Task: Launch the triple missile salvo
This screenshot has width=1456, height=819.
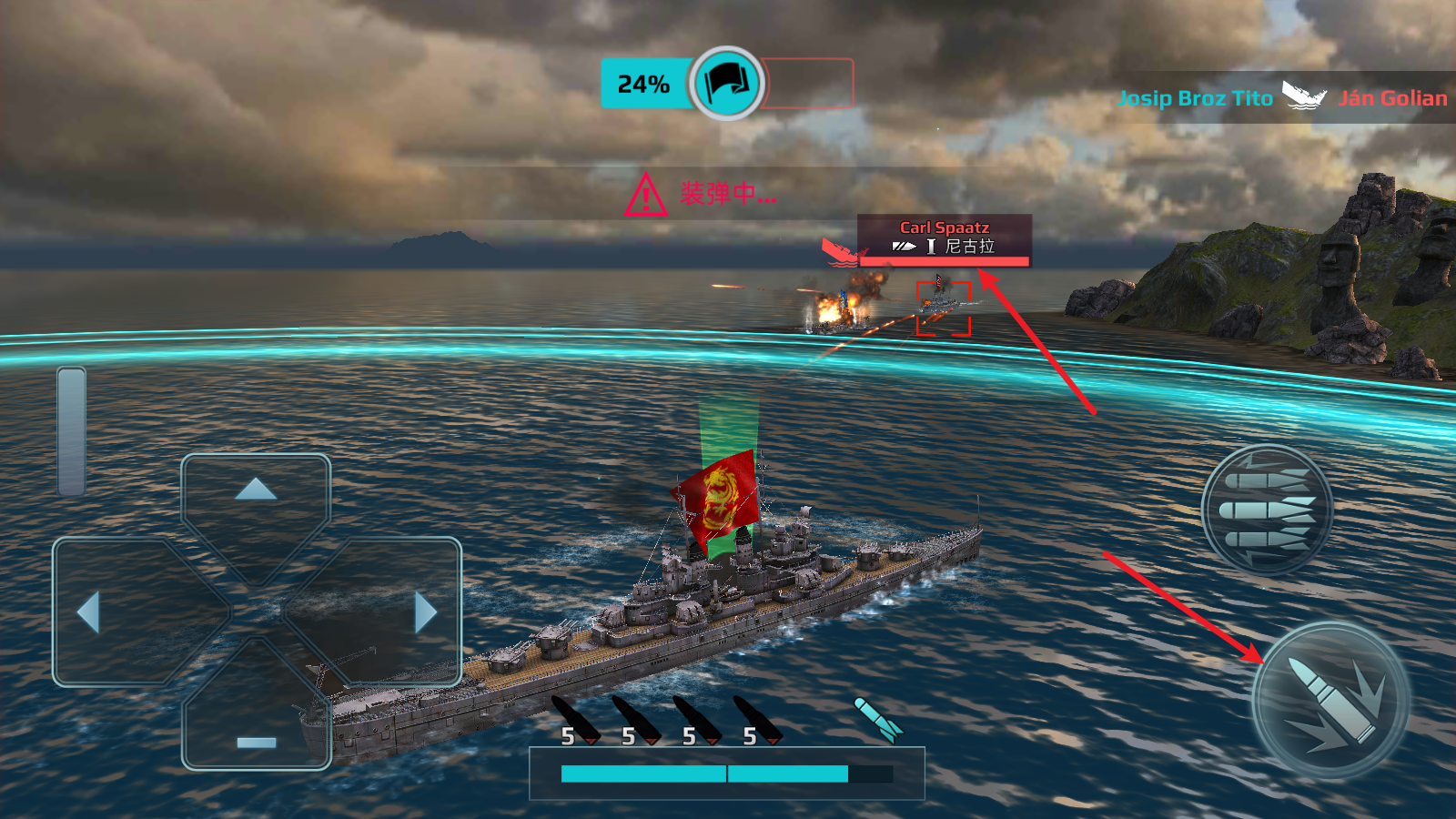Action: pyautogui.click(x=1267, y=510)
